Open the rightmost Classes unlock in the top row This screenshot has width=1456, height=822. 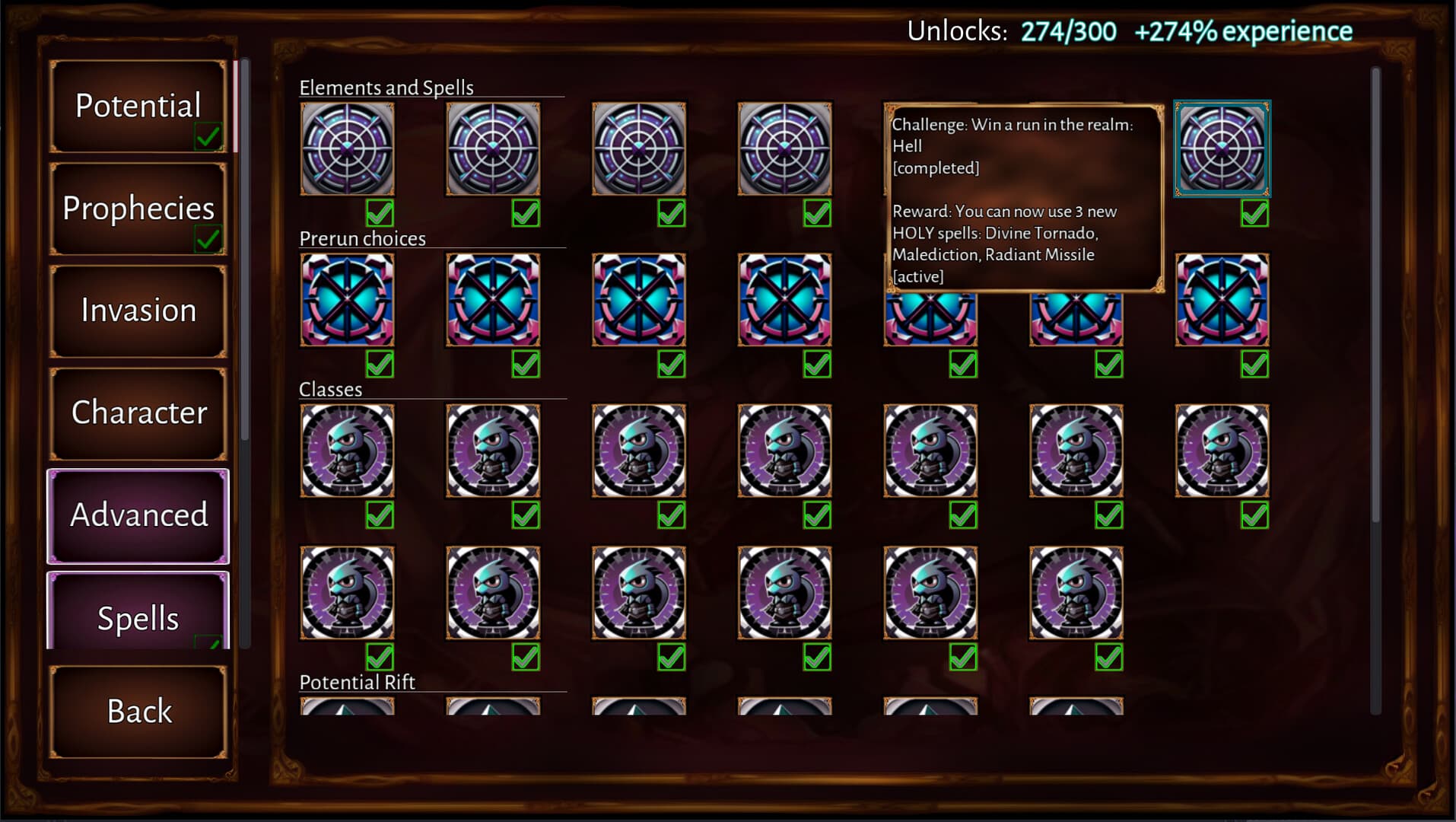1222,450
